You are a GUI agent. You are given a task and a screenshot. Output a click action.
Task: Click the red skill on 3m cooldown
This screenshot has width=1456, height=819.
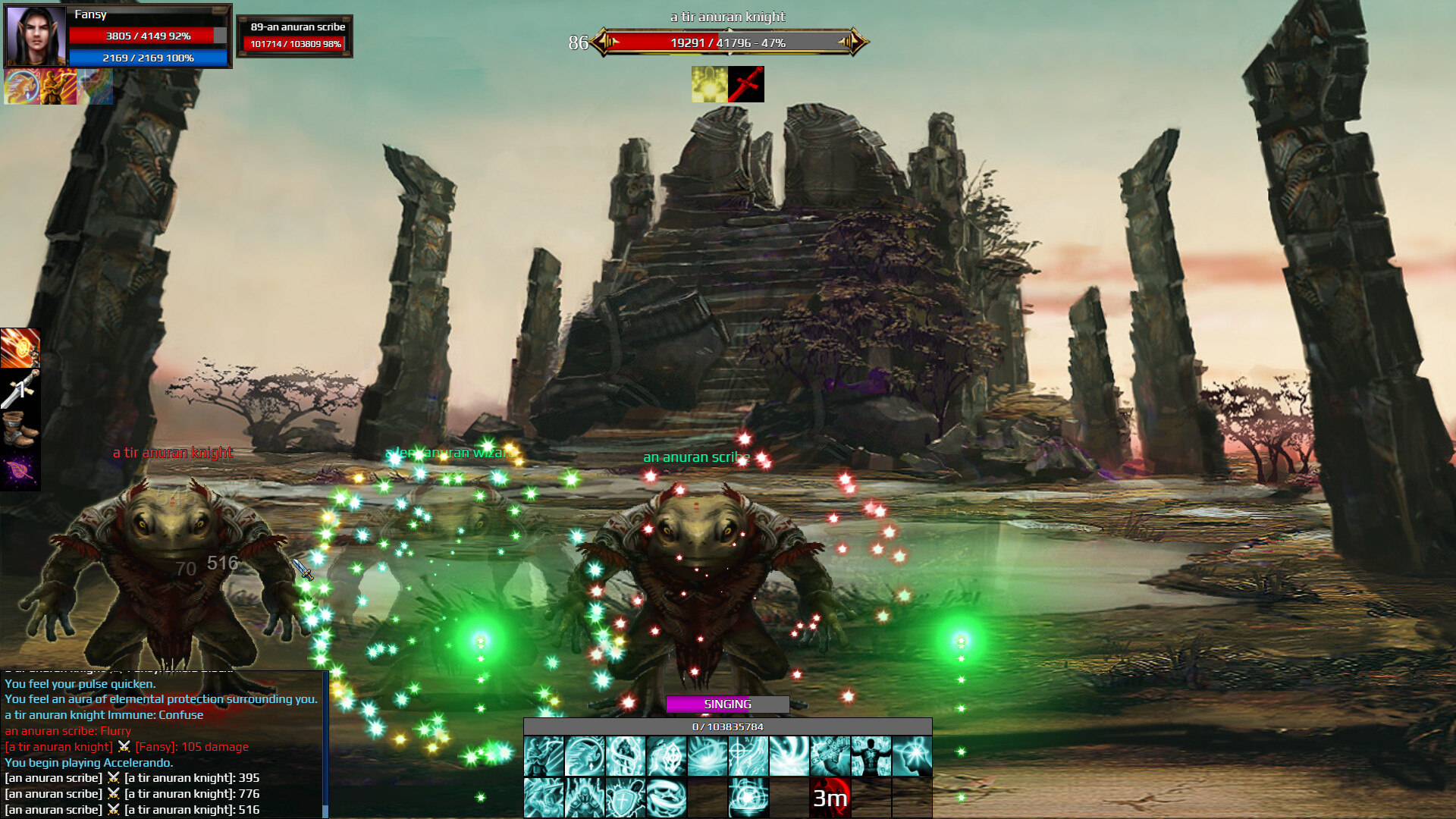point(830,798)
